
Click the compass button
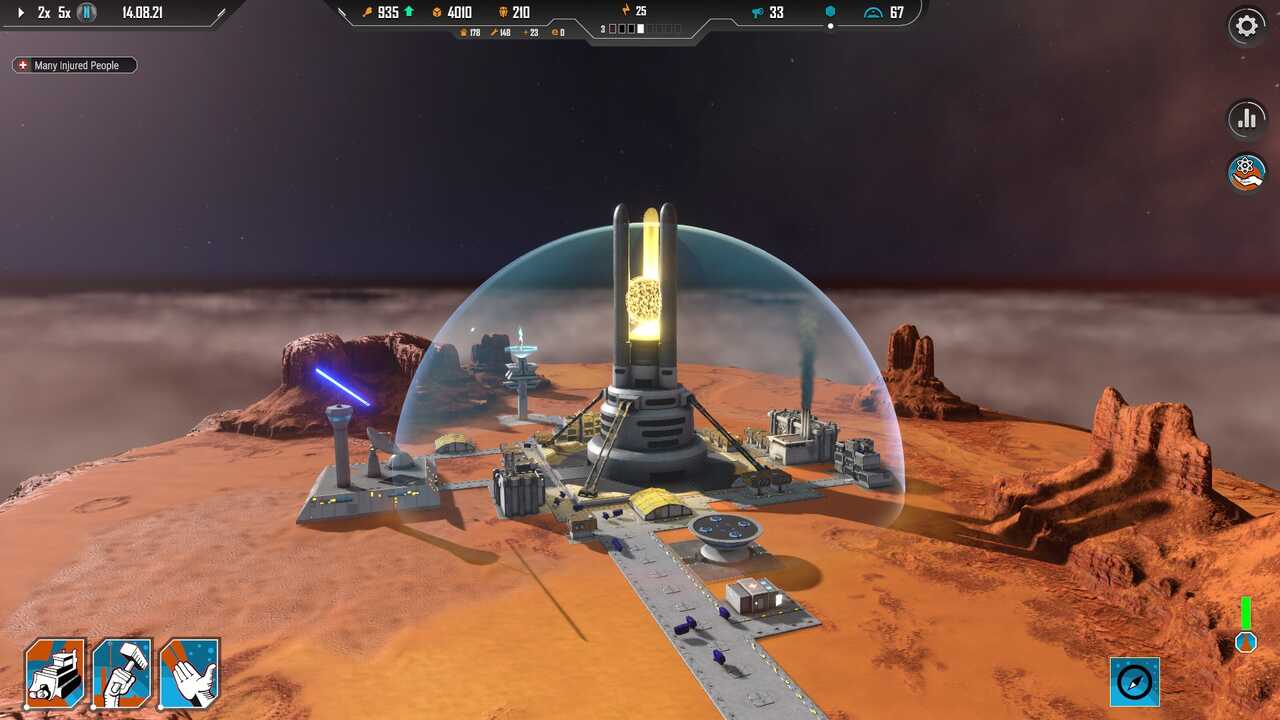pyautogui.click(x=1135, y=682)
